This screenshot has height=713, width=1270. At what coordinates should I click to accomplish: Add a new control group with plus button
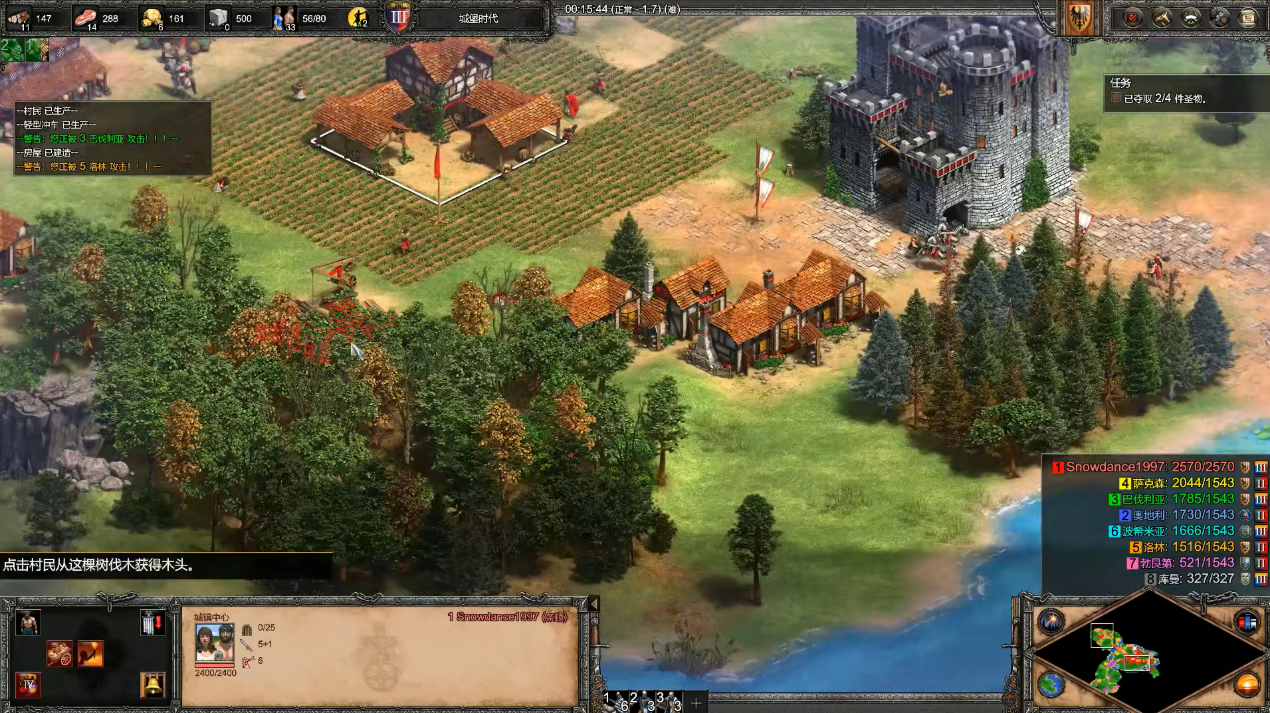(x=697, y=702)
